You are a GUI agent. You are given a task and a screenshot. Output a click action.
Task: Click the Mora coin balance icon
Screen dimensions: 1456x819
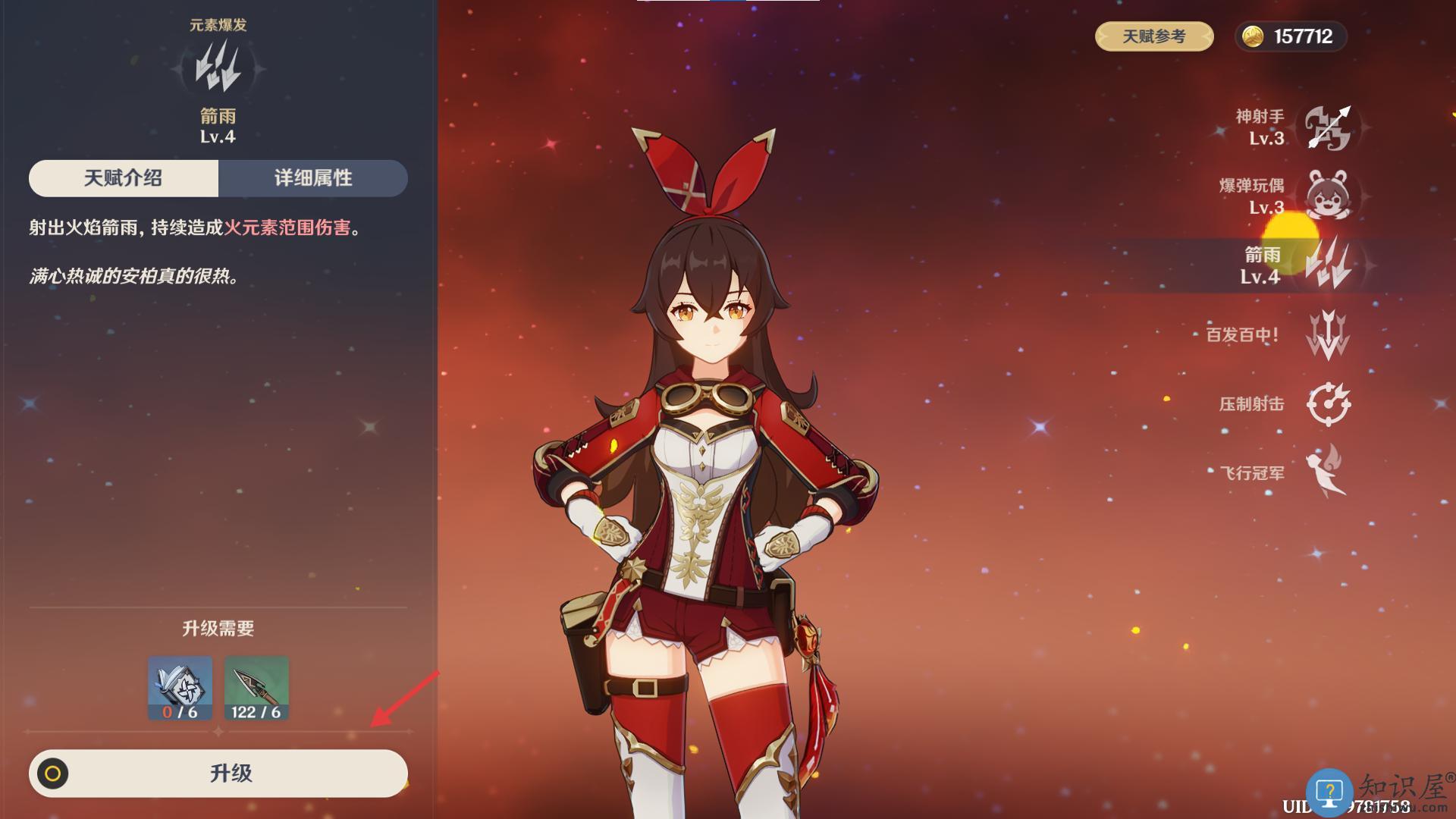point(1253,36)
